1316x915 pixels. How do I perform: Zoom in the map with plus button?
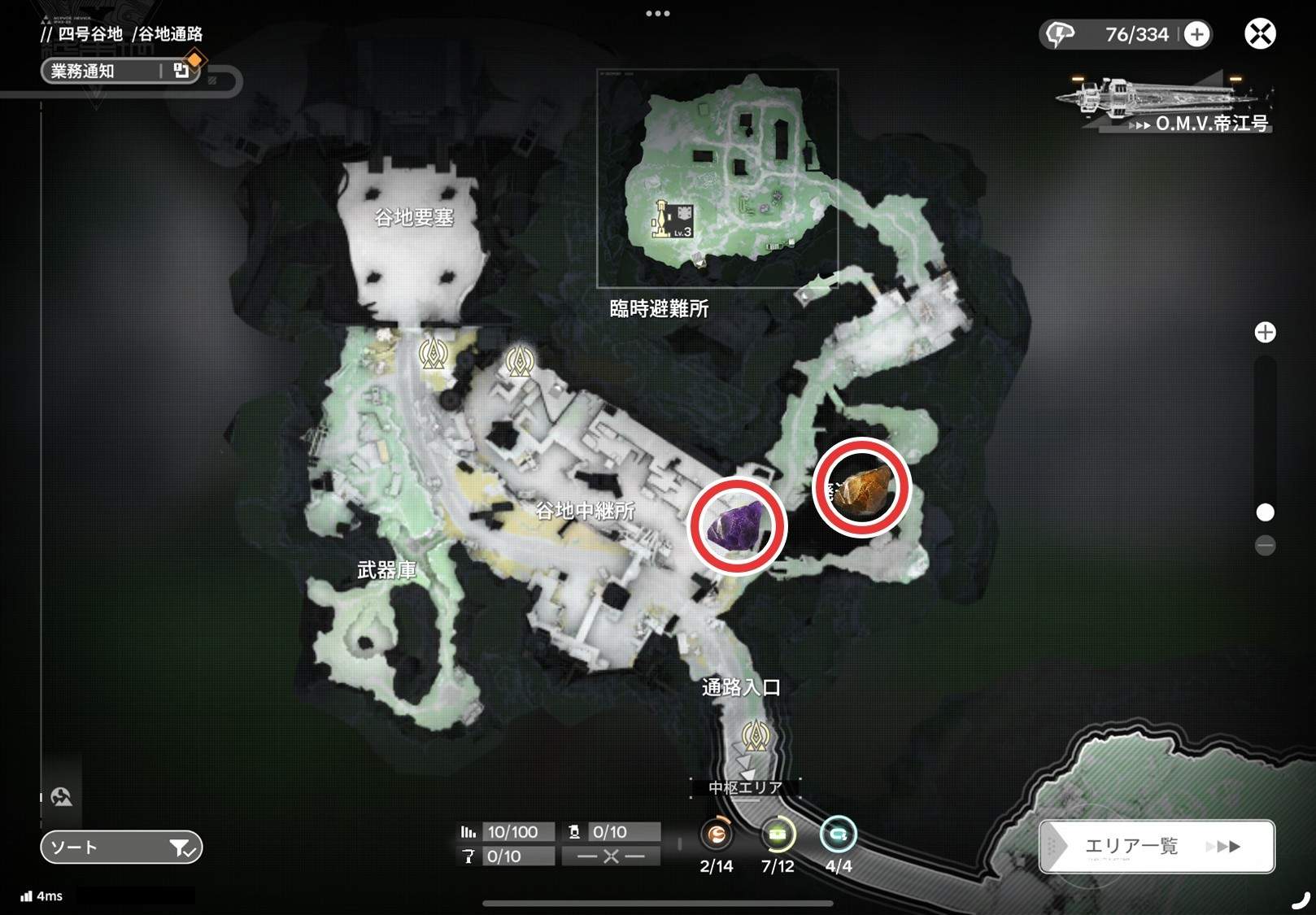(x=1265, y=333)
